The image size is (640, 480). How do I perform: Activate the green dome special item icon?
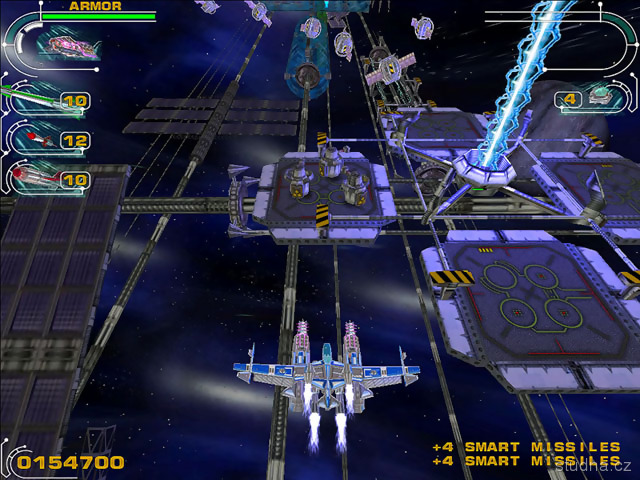pyautogui.click(x=601, y=96)
